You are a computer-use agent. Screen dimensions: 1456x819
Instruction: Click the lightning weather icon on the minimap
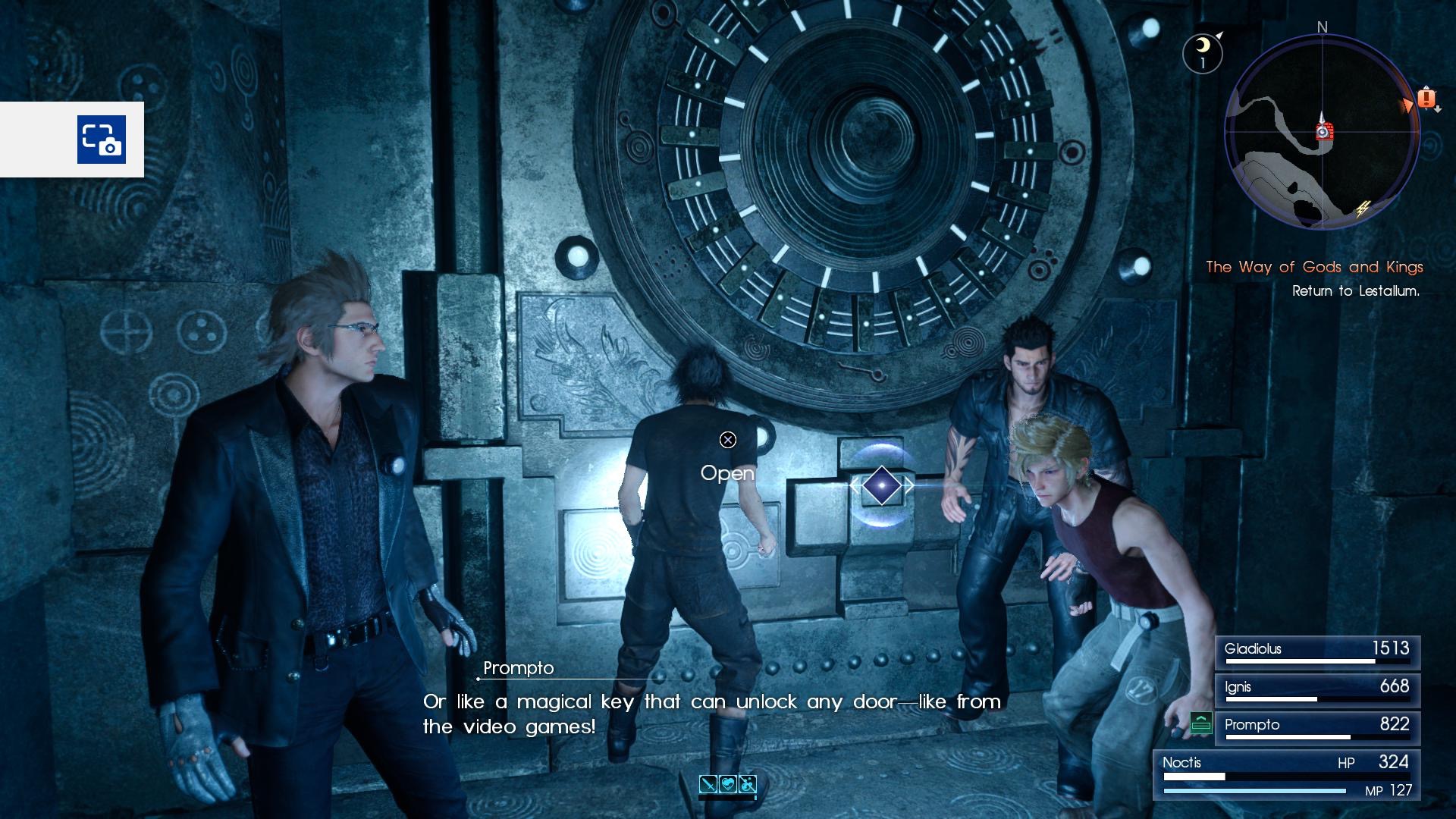coord(1363,209)
